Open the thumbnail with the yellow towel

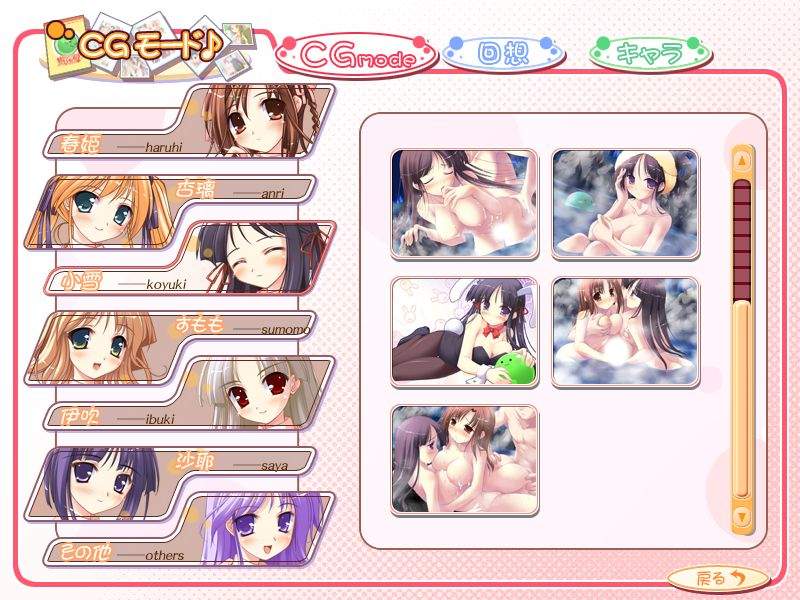click(x=625, y=204)
